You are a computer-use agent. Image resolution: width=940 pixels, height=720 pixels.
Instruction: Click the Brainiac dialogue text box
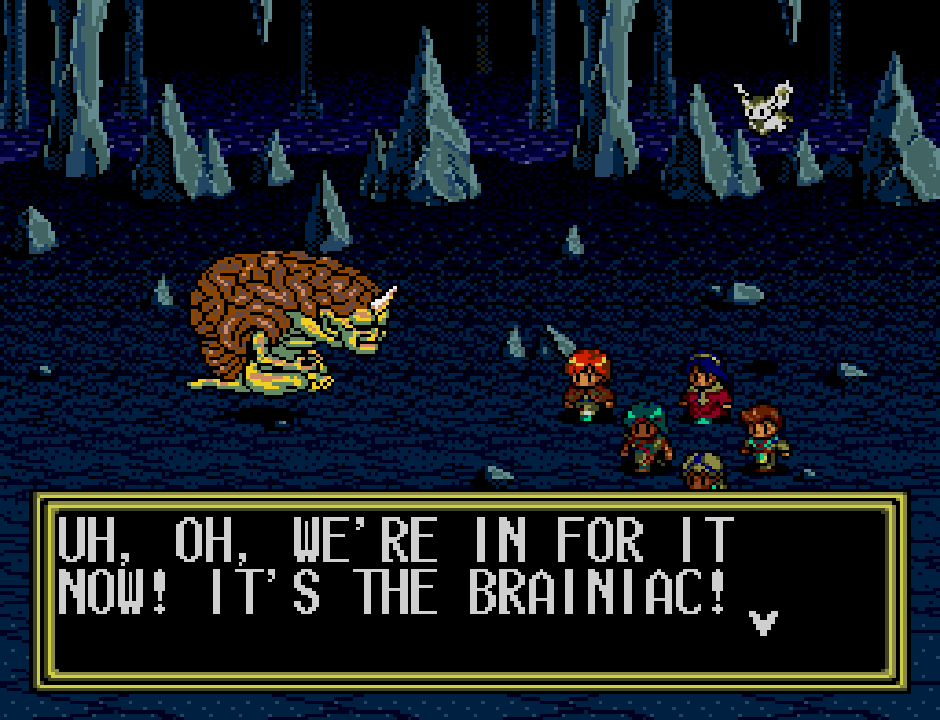coord(470,590)
